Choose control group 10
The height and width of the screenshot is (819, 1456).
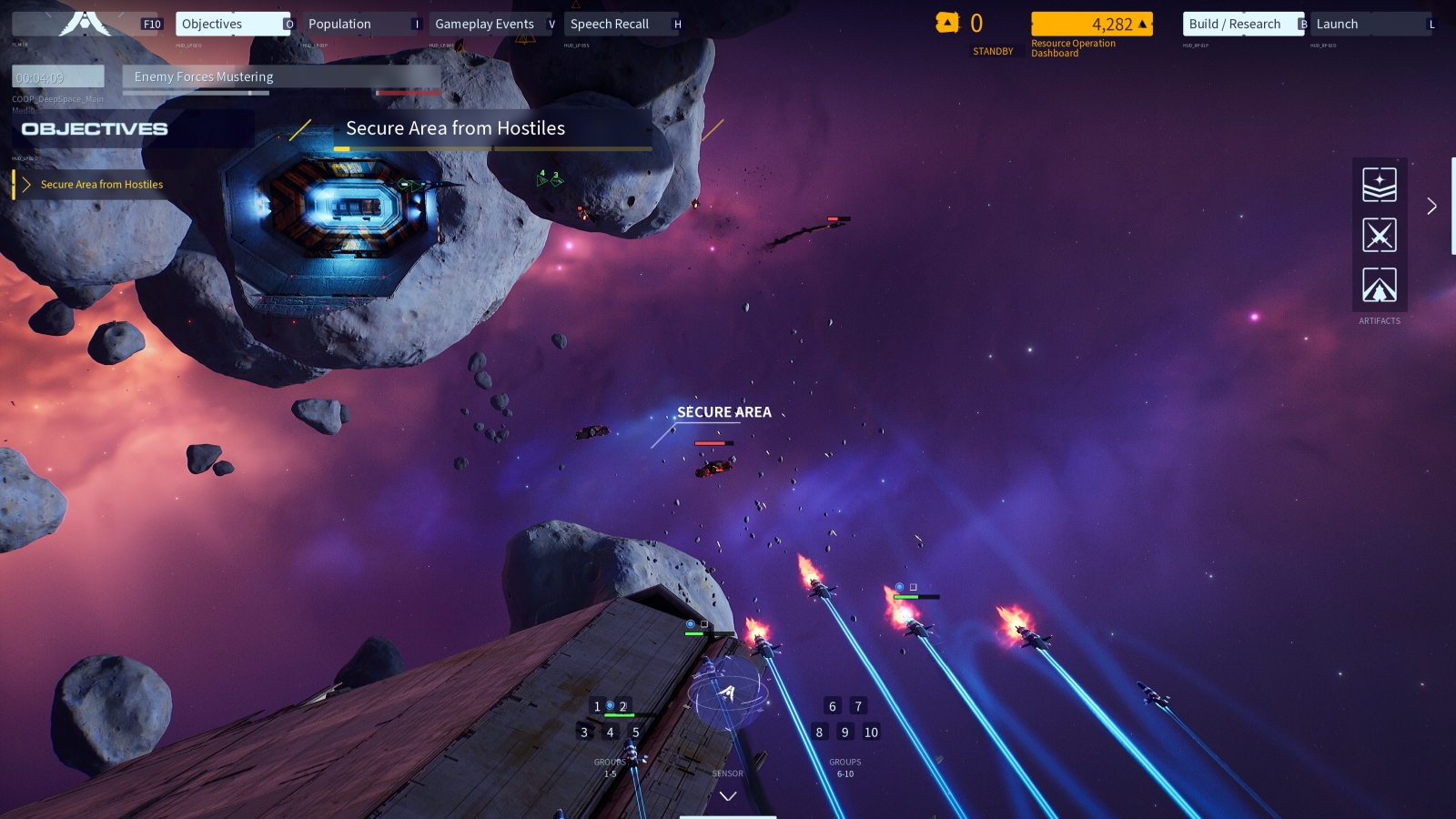871,733
